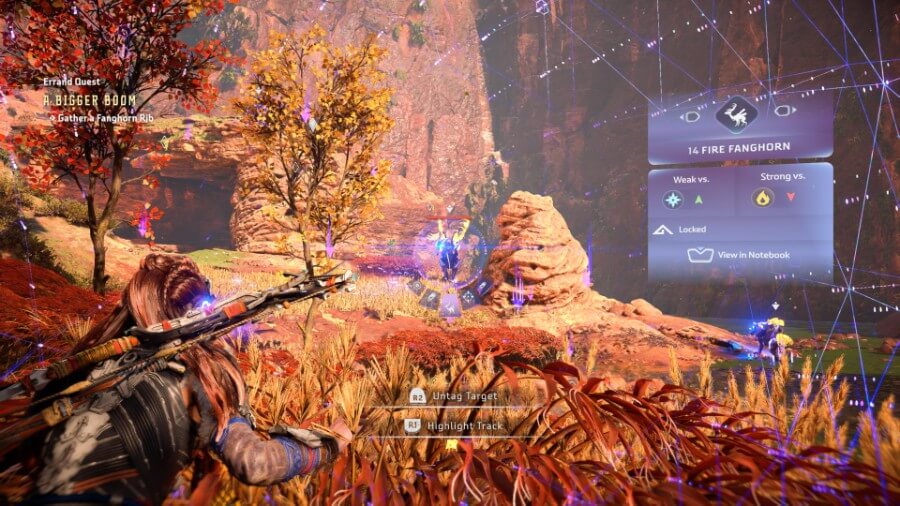
Task: Select the Locked override entry
Action: (x=692, y=229)
